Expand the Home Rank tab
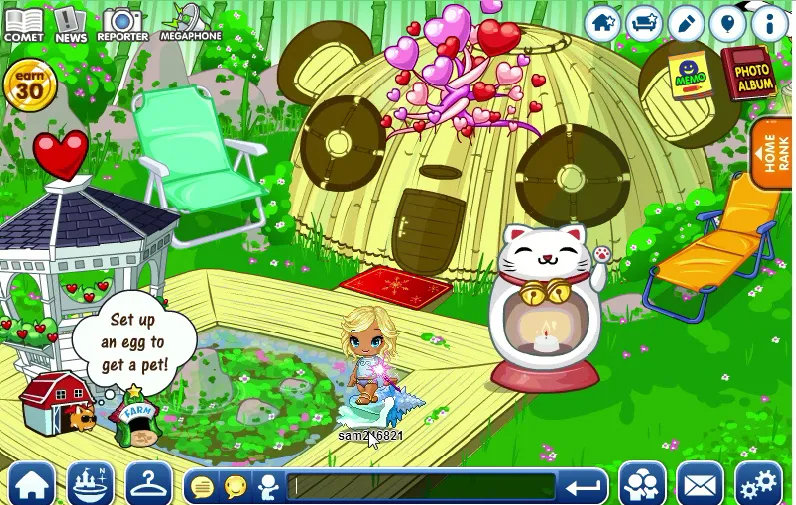 774,153
